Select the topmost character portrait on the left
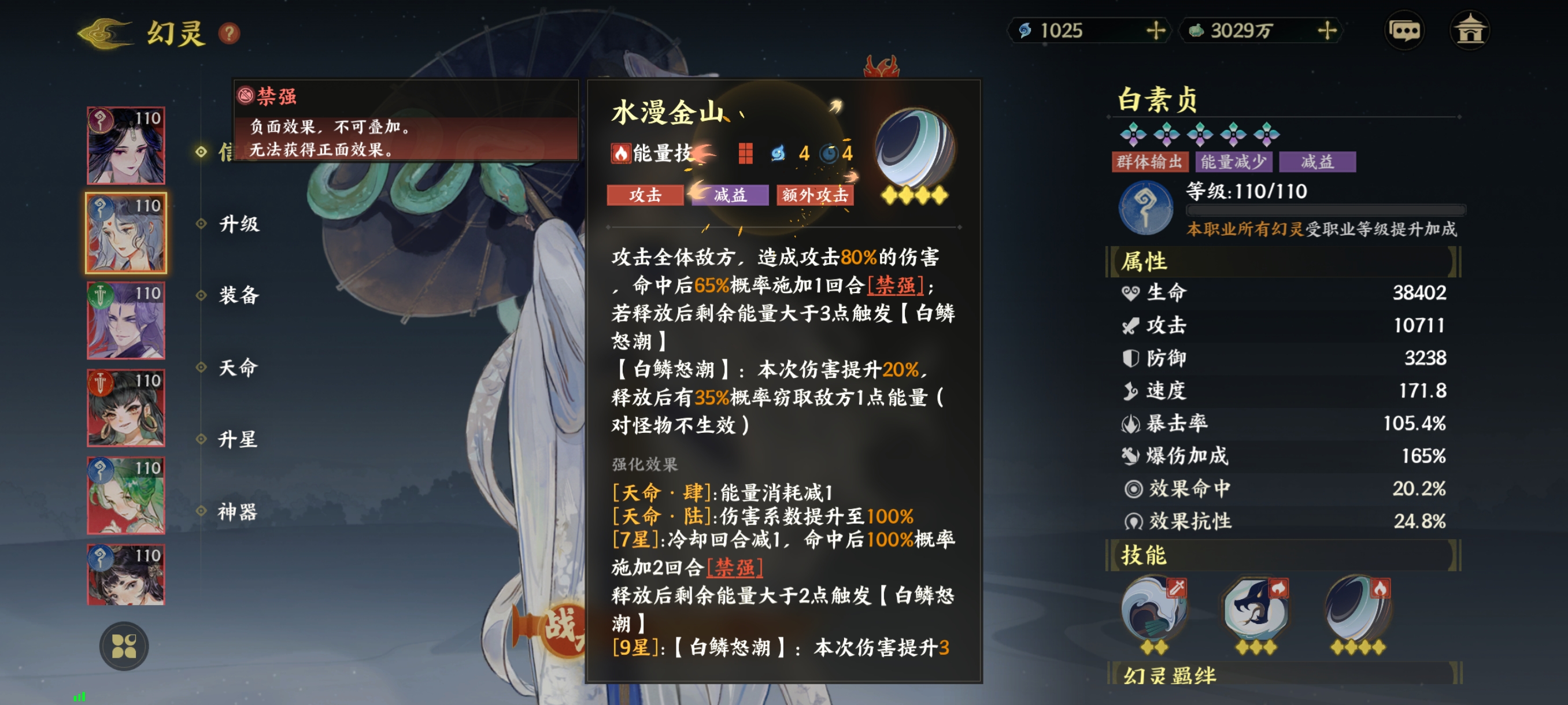The height and width of the screenshot is (705, 1568). [x=125, y=145]
